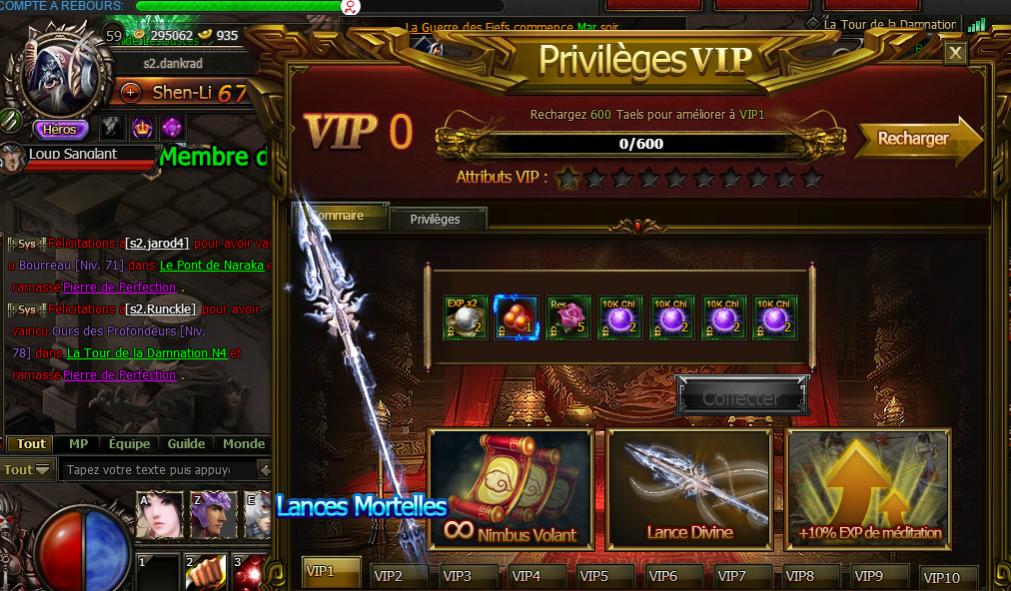Click the Recharger arrow button
Screen dimensions: 1011x591
[x=917, y=139]
